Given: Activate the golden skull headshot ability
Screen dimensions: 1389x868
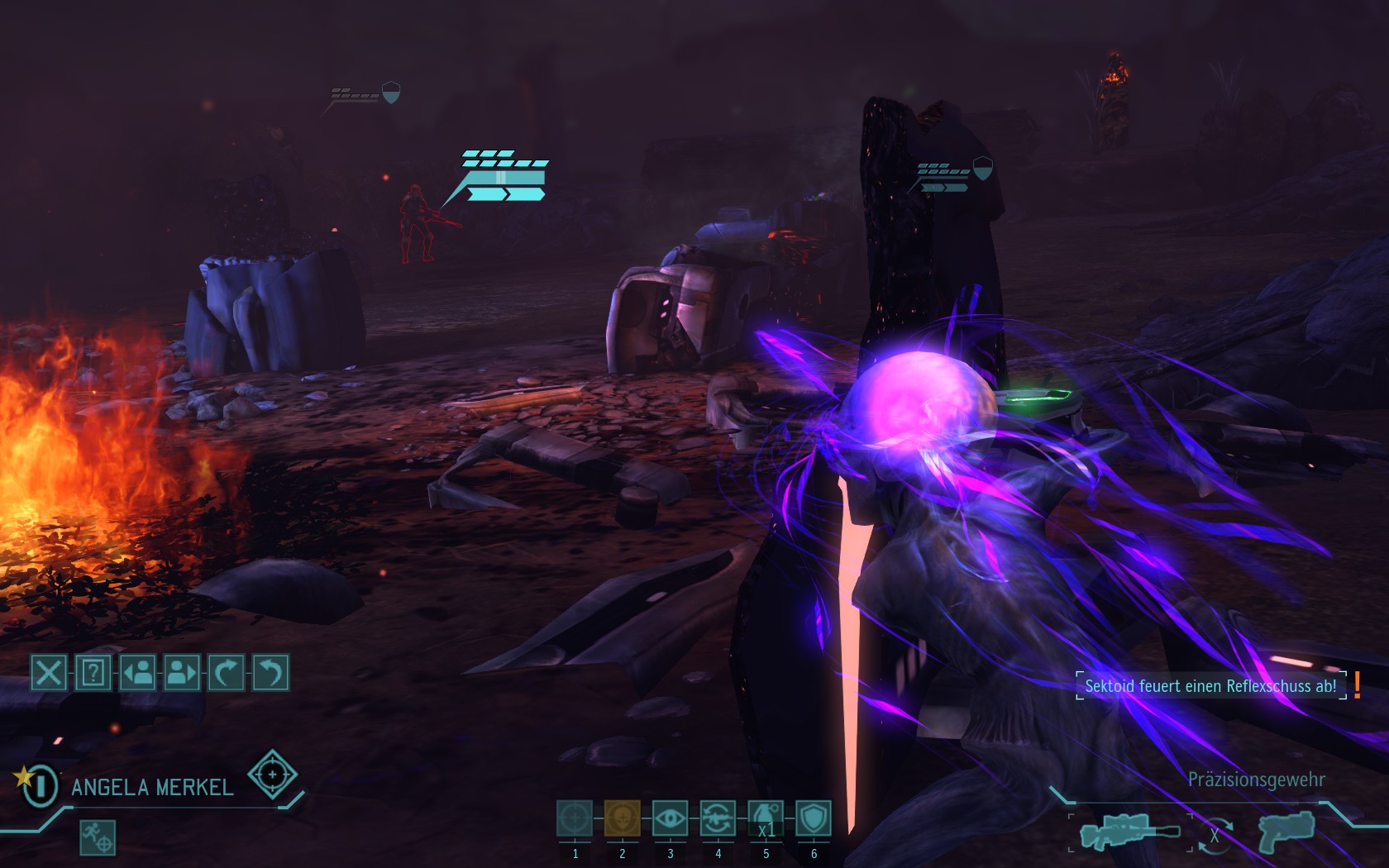Looking at the screenshot, I should click(622, 818).
